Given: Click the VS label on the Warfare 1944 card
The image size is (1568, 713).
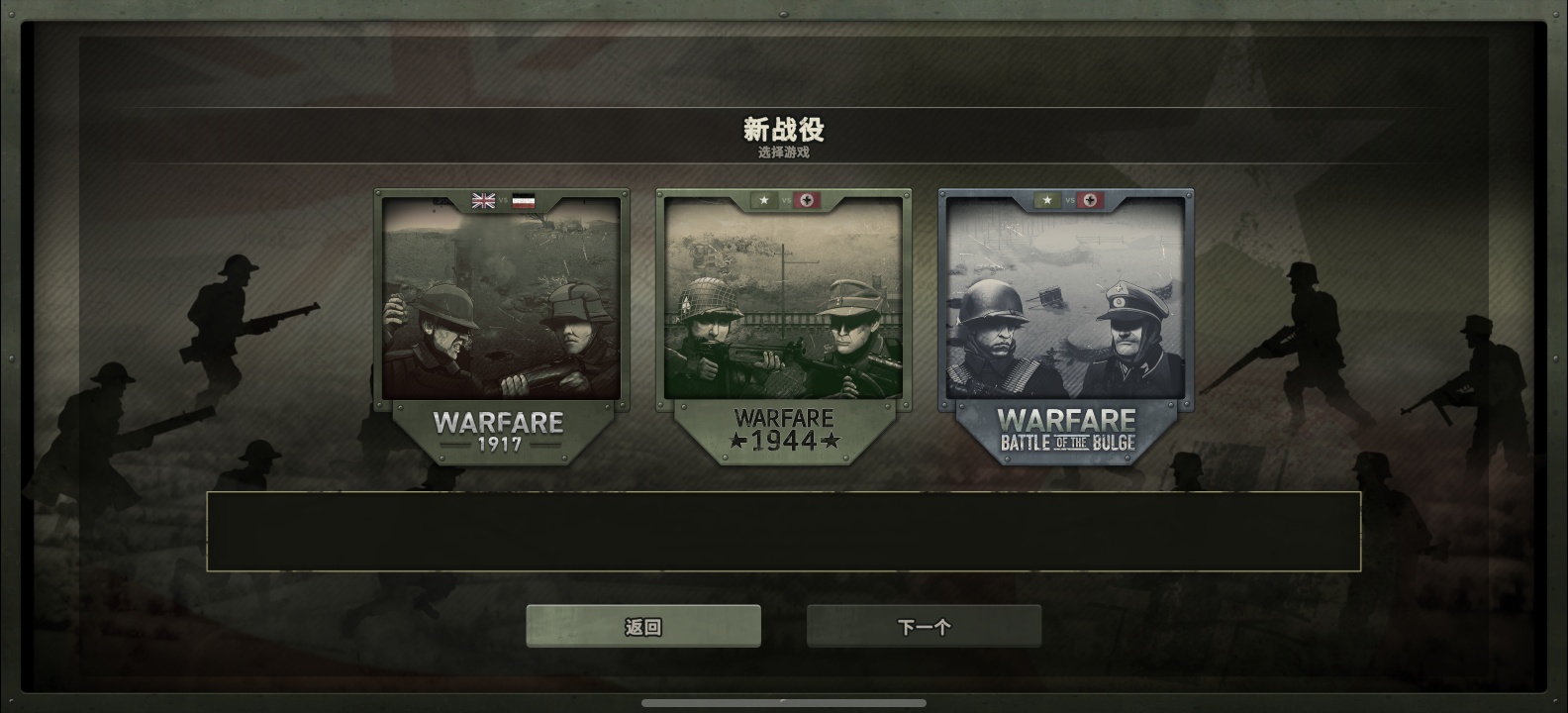Looking at the screenshot, I should point(787,201).
